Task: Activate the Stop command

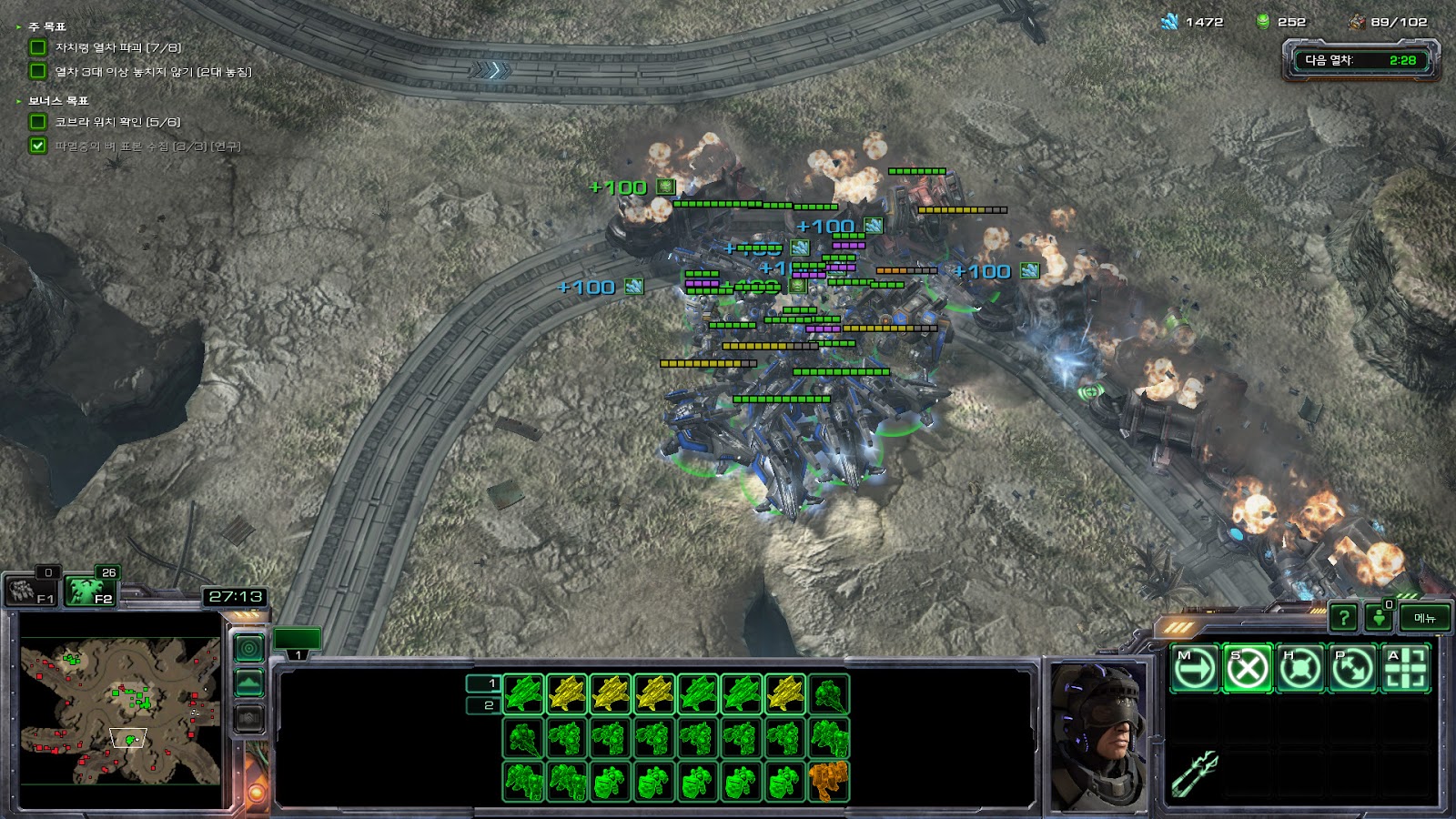Action: click(1248, 669)
